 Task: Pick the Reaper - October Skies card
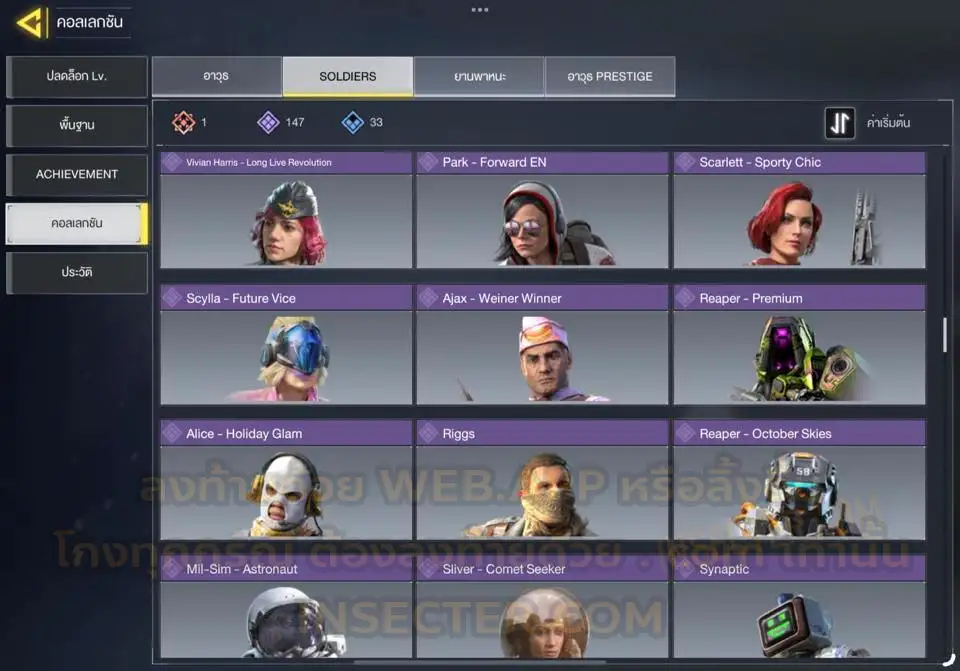point(799,481)
